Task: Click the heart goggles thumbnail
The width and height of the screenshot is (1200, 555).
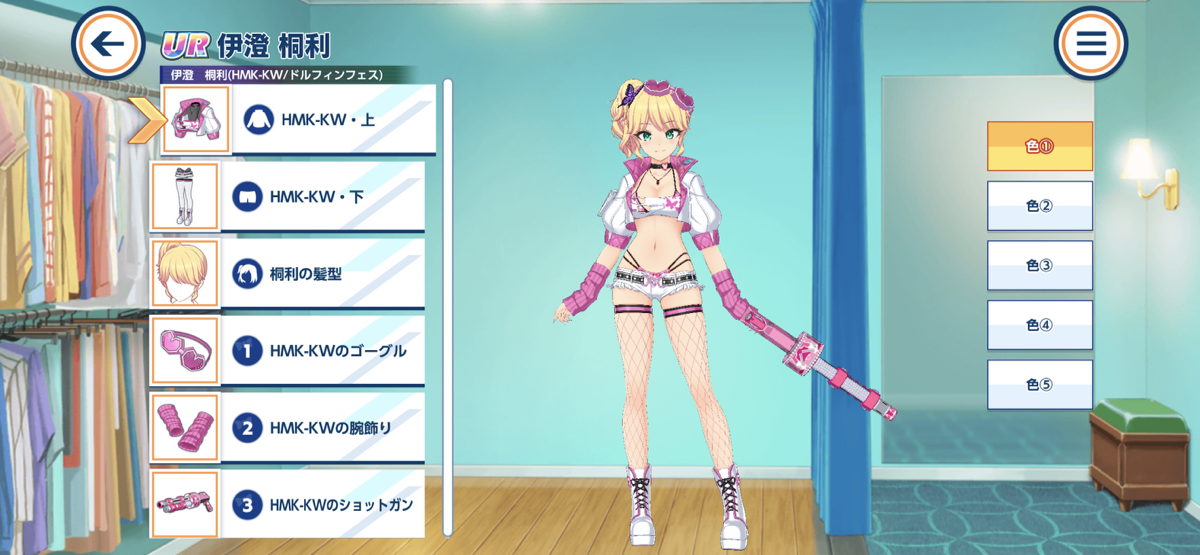Action: [x=185, y=351]
